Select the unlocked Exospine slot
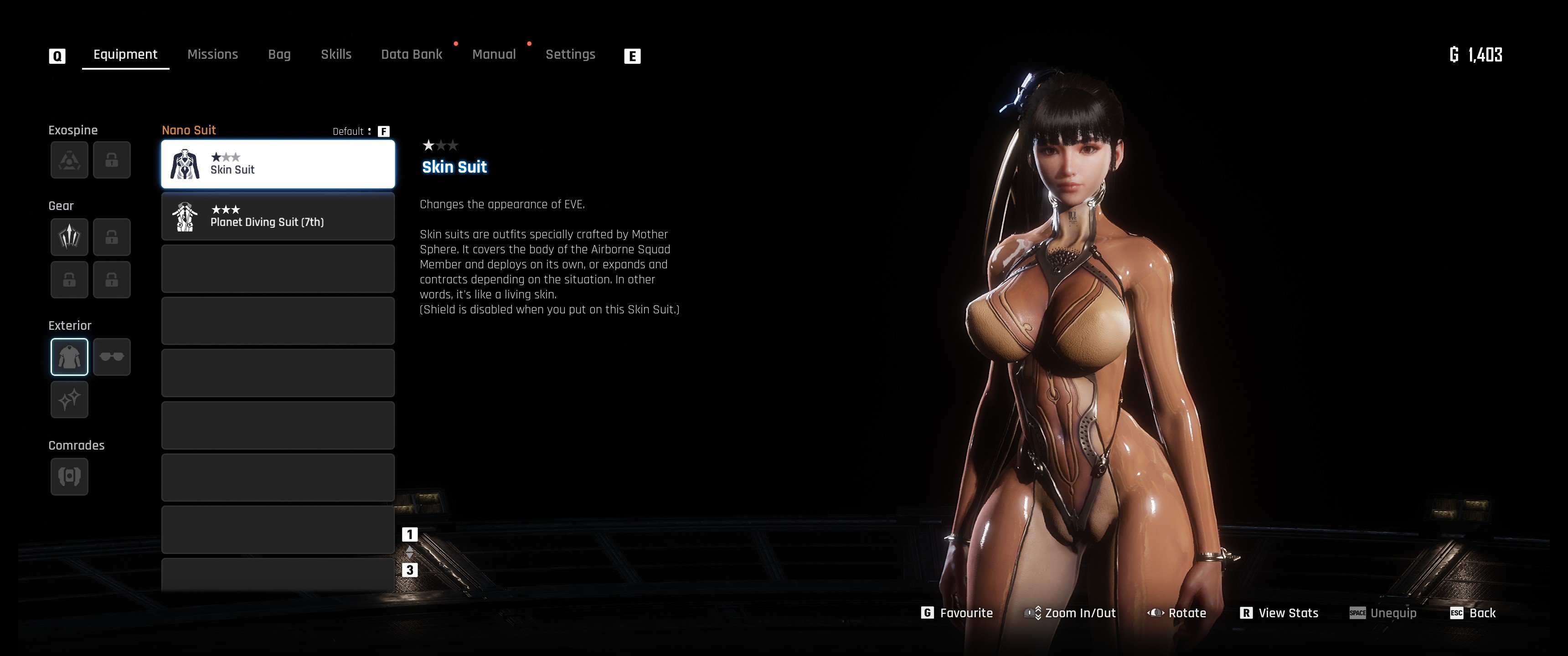The width and height of the screenshot is (1568, 656). pyautogui.click(x=69, y=160)
